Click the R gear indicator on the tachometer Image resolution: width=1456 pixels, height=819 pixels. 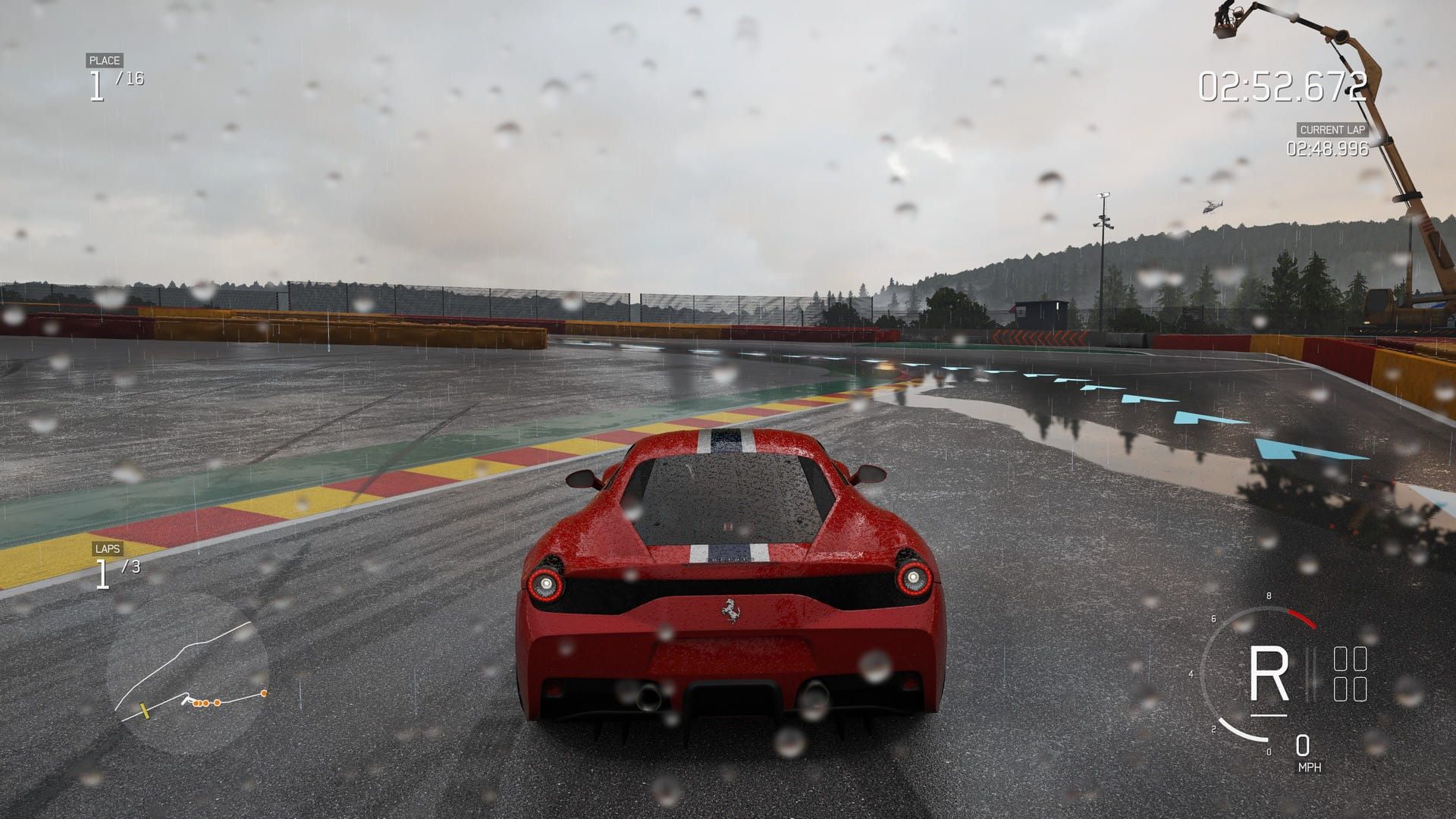coord(1270,671)
